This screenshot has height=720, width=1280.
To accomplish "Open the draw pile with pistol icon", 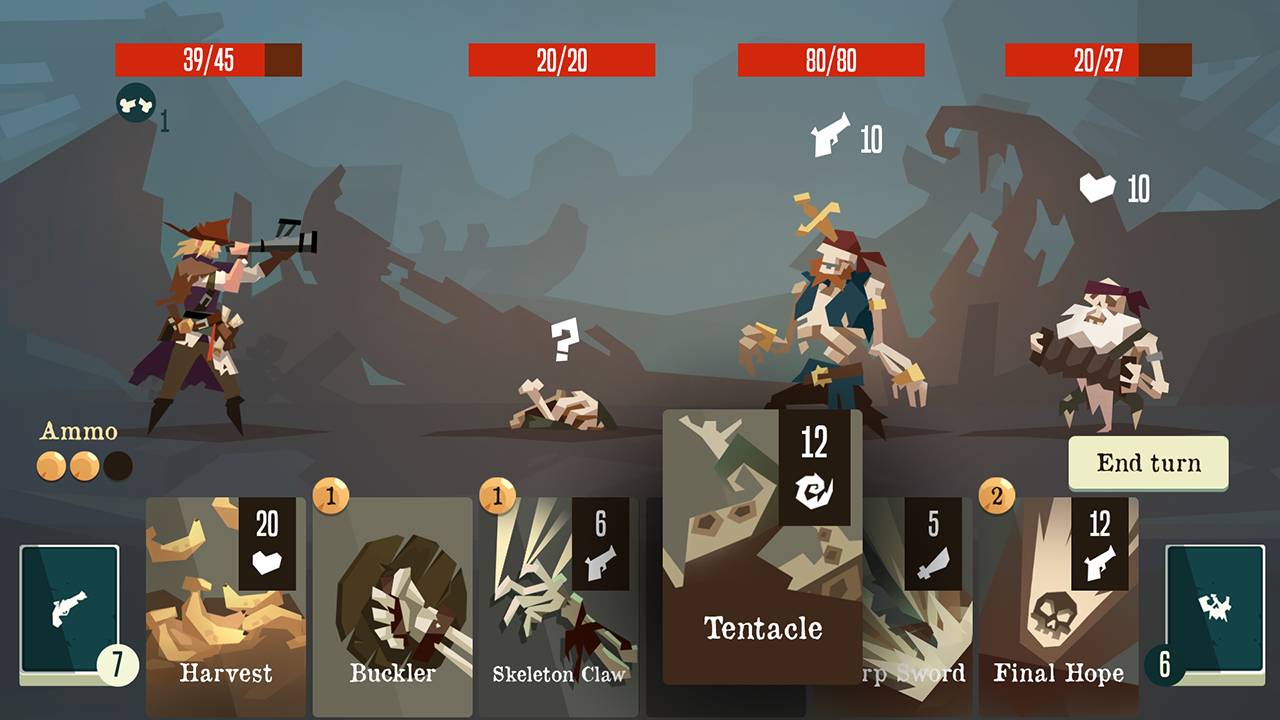I will pyautogui.click(x=70, y=609).
